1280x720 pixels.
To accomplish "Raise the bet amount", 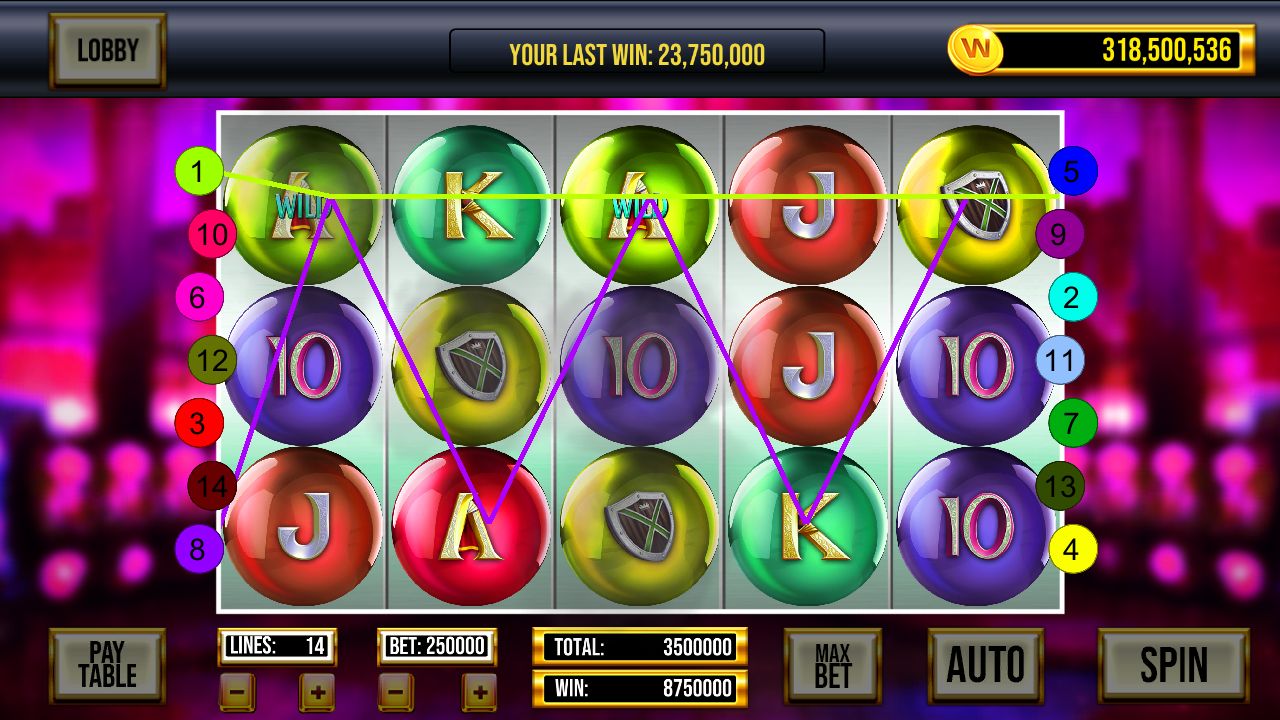I will coord(479,691).
